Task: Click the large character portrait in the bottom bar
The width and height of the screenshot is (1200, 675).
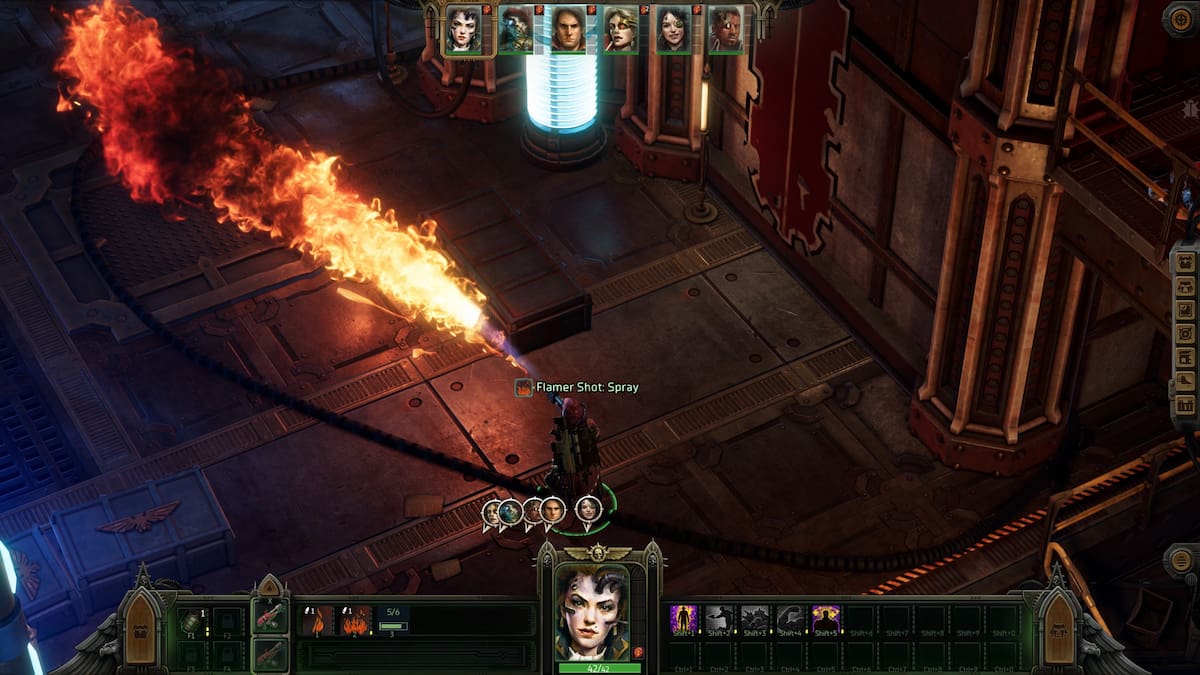Action: click(x=594, y=612)
